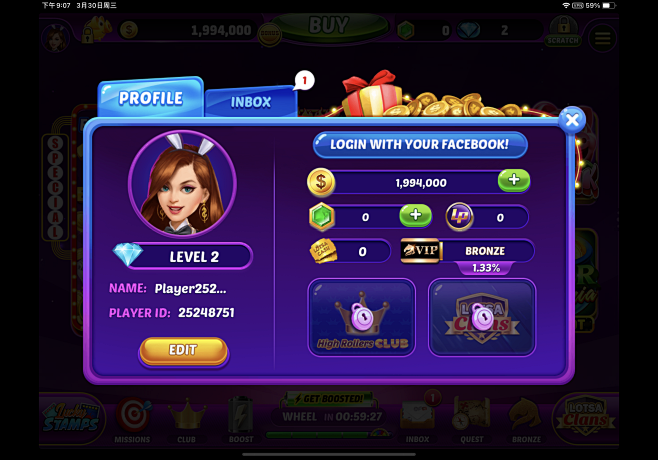Open the Club crown icon
The image size is (658, 460).
tap(186, 421)
